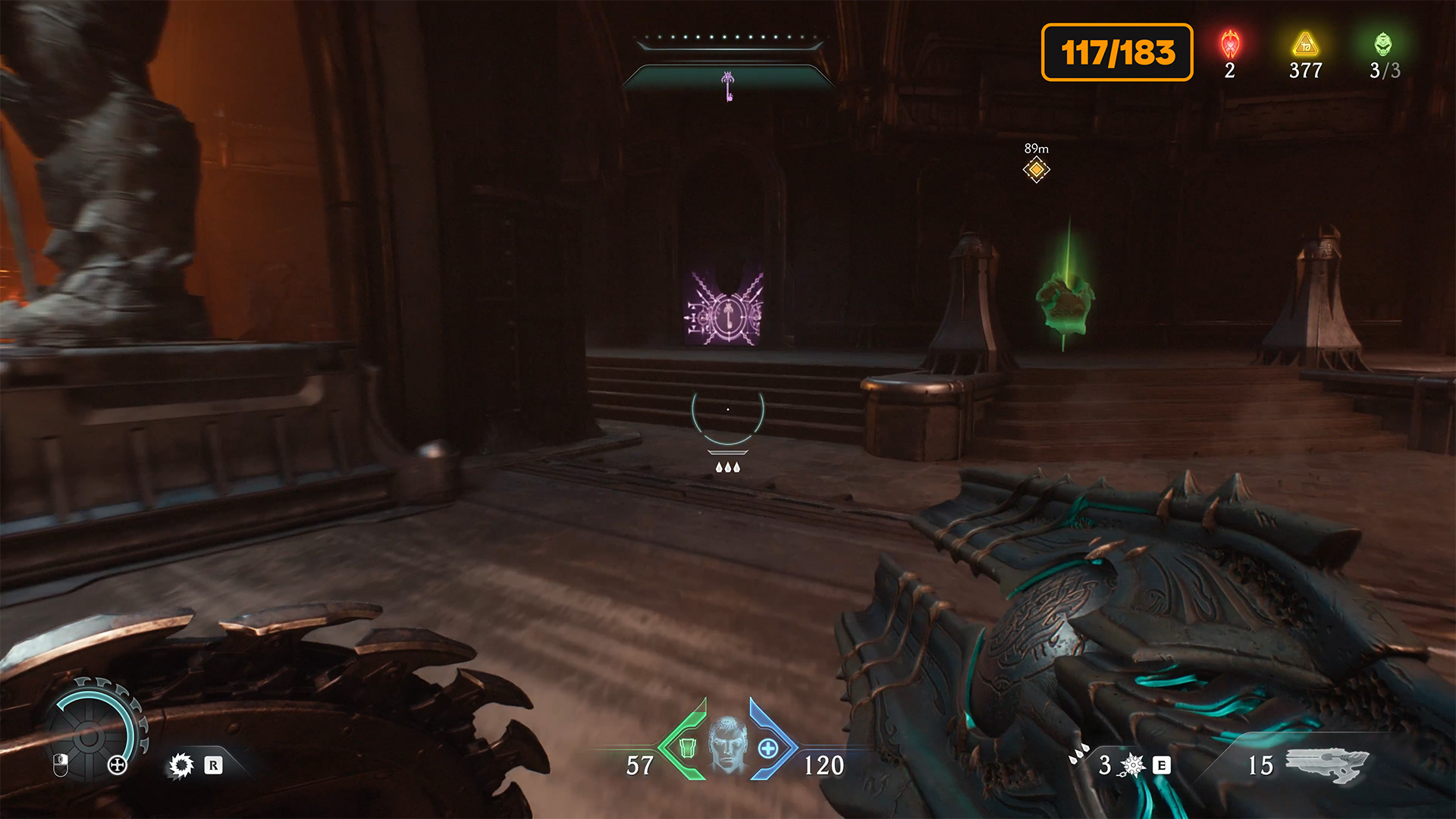Activate the melee flail icon
1456x819 pixels.
click(x=1132, y=765)
